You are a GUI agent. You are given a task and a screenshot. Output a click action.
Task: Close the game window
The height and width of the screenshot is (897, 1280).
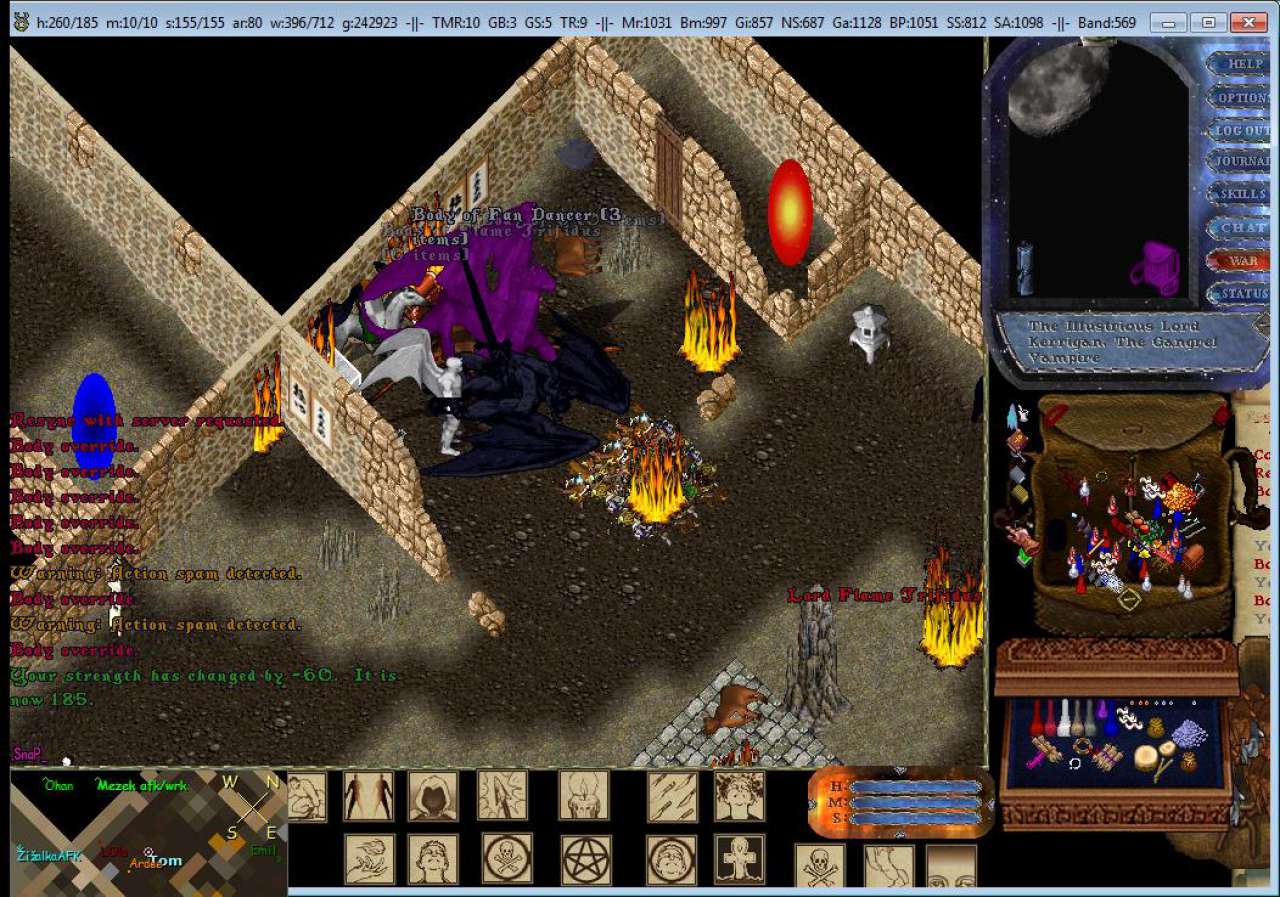[1249, 21]
